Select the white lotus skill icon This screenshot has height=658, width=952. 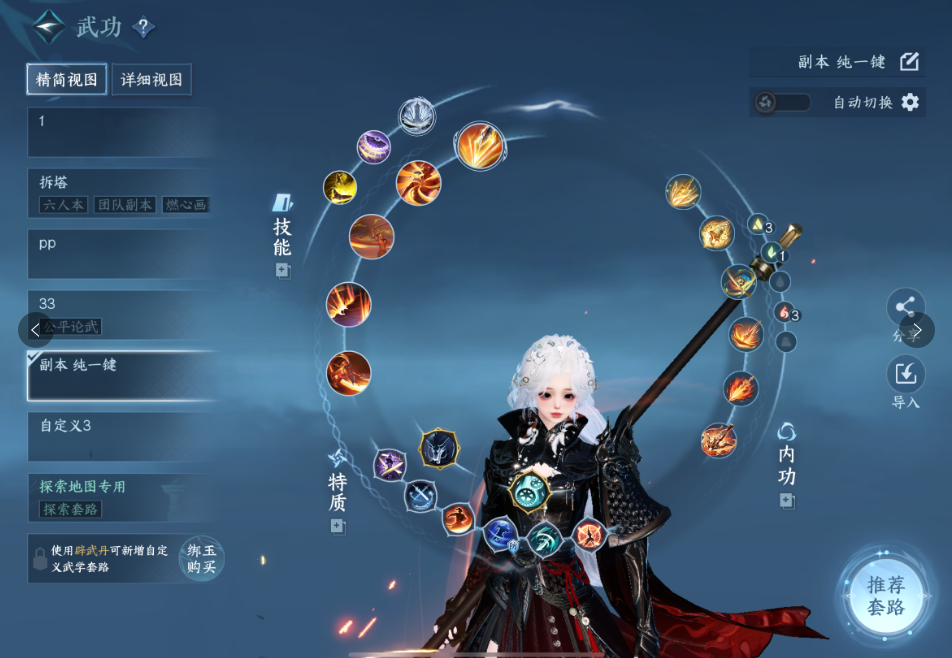coord(416,115)
